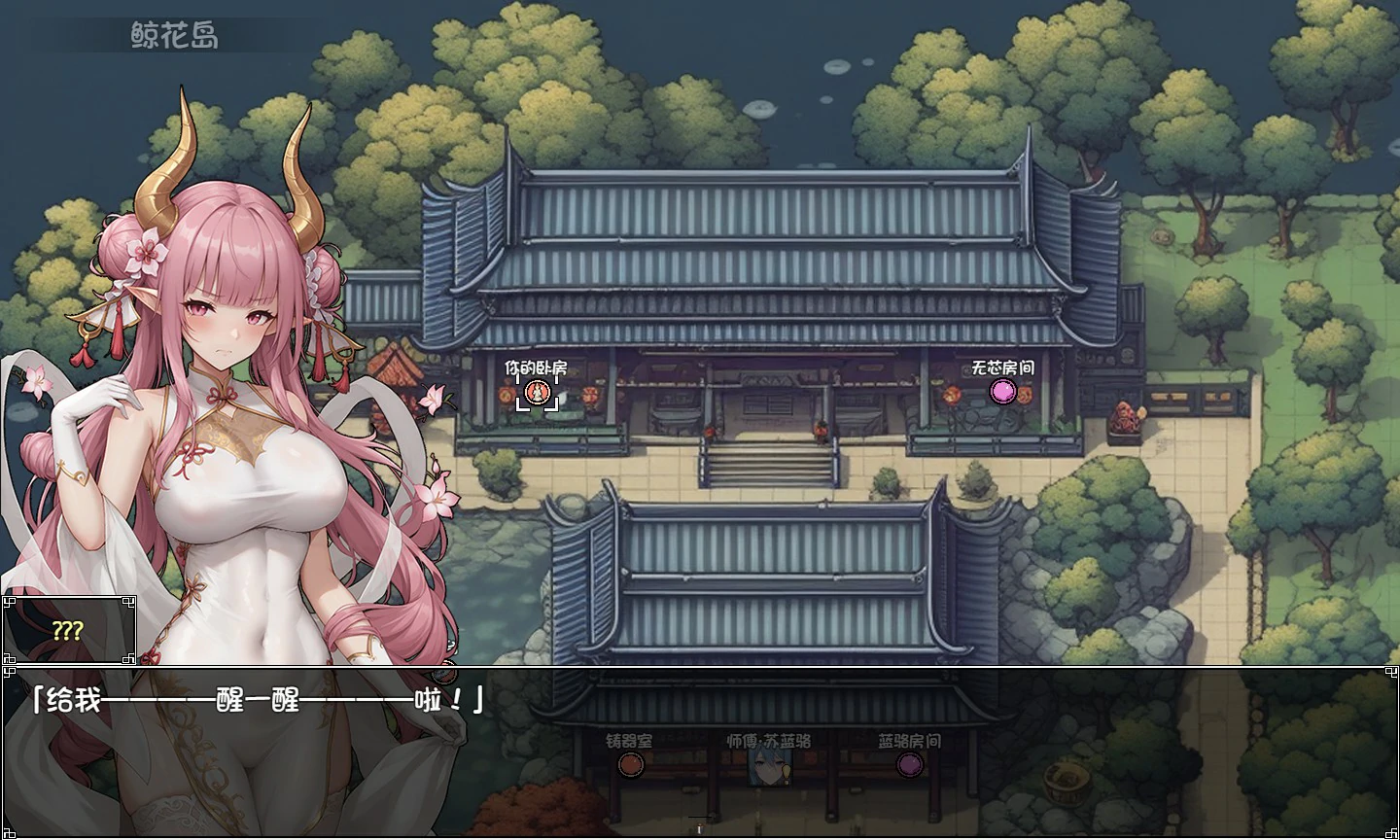Select the 无芯房间 pink orb marker
This screenshot has height=840, width=1400.
pos(1003,393)
